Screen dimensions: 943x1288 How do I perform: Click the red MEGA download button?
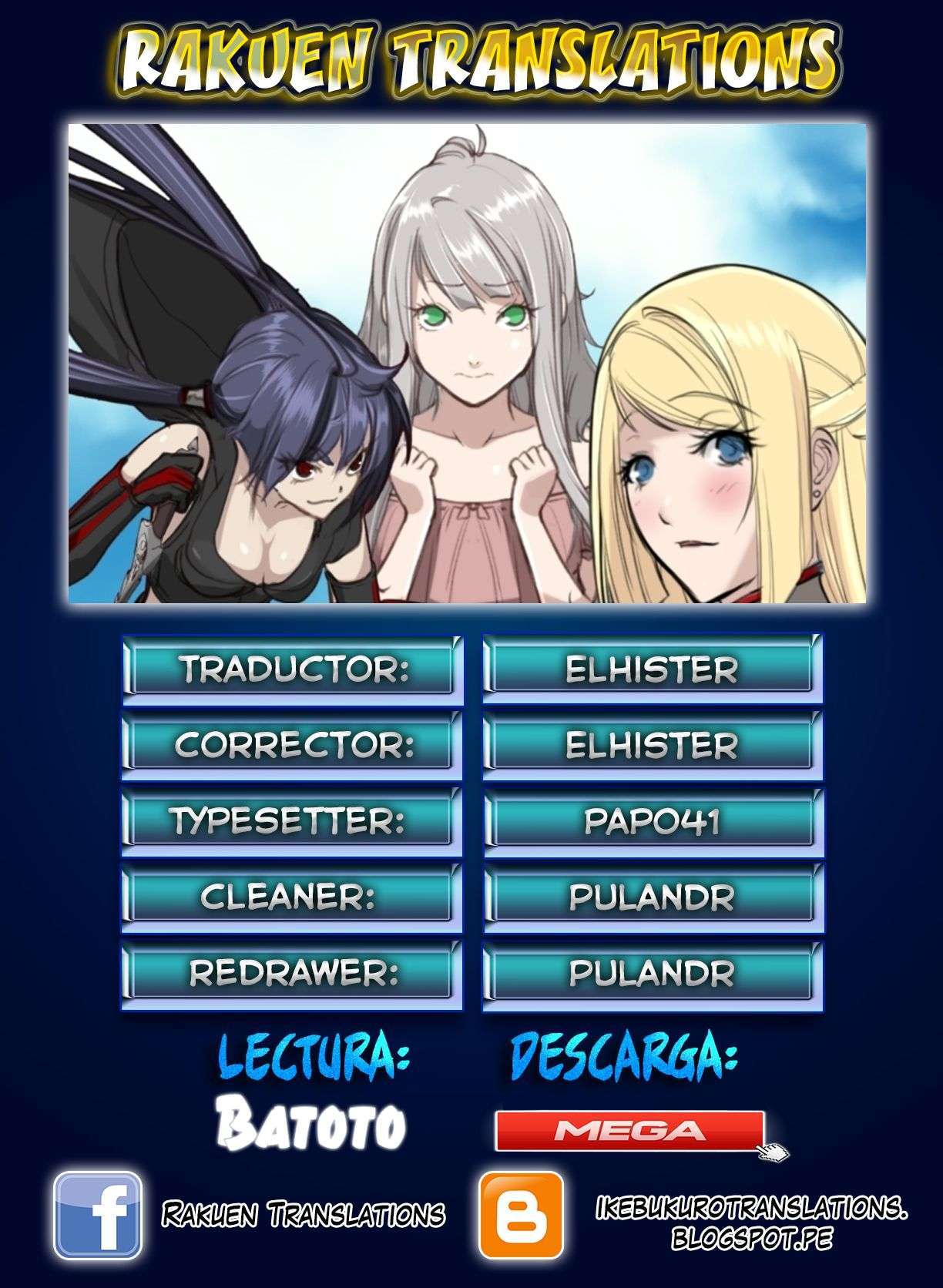(x=629, y=1130)
